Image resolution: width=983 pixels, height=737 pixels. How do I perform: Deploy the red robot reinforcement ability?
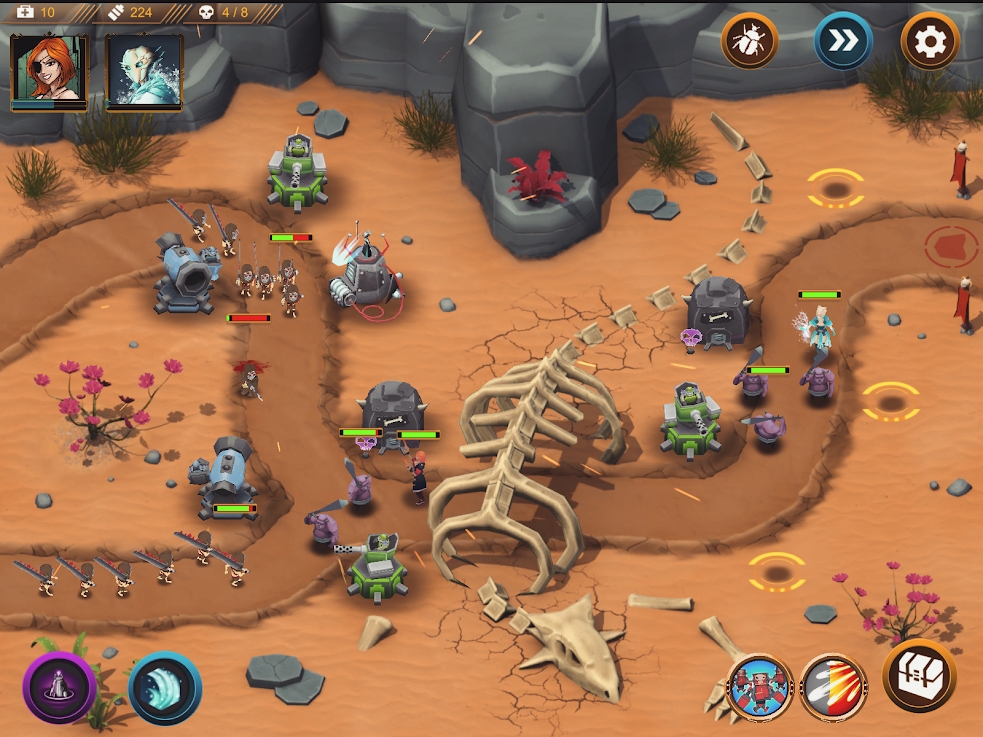coord(760,687)
